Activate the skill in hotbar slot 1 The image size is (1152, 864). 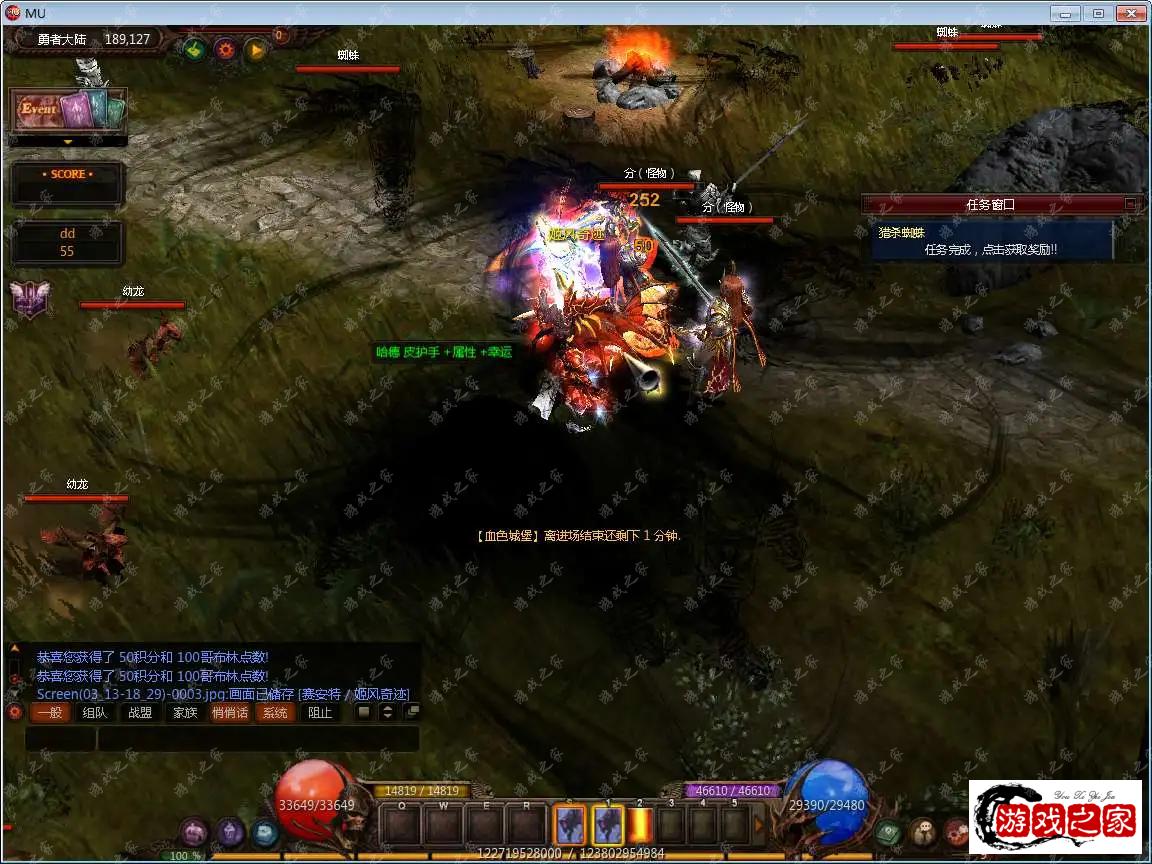point(608,826)
